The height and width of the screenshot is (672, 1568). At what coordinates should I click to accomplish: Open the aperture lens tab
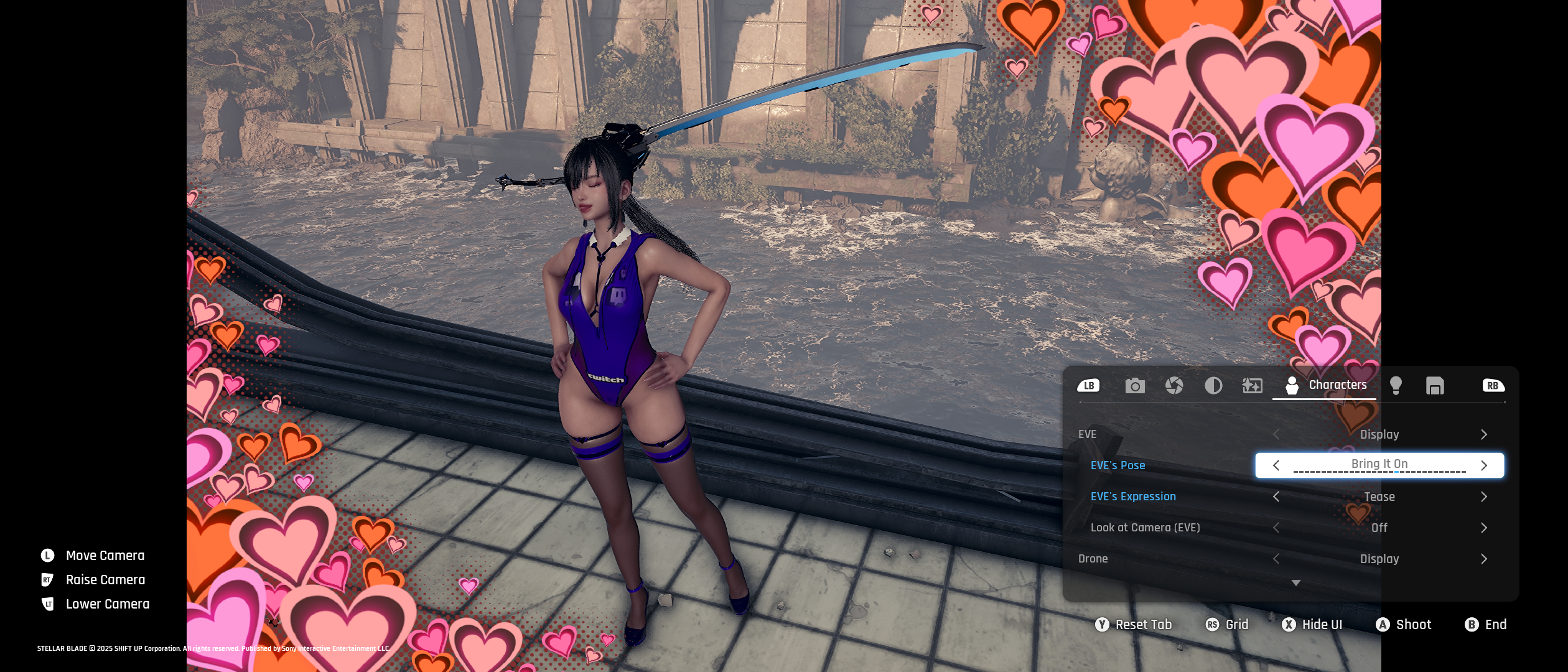coord(1174,386)
